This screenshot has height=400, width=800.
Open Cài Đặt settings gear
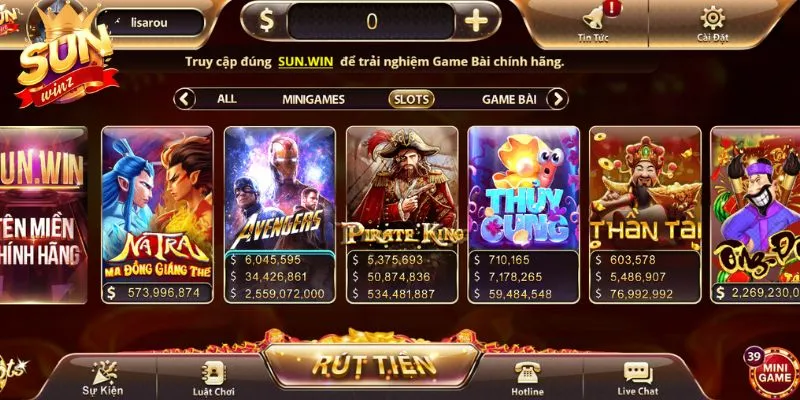(x=713, y=22)
